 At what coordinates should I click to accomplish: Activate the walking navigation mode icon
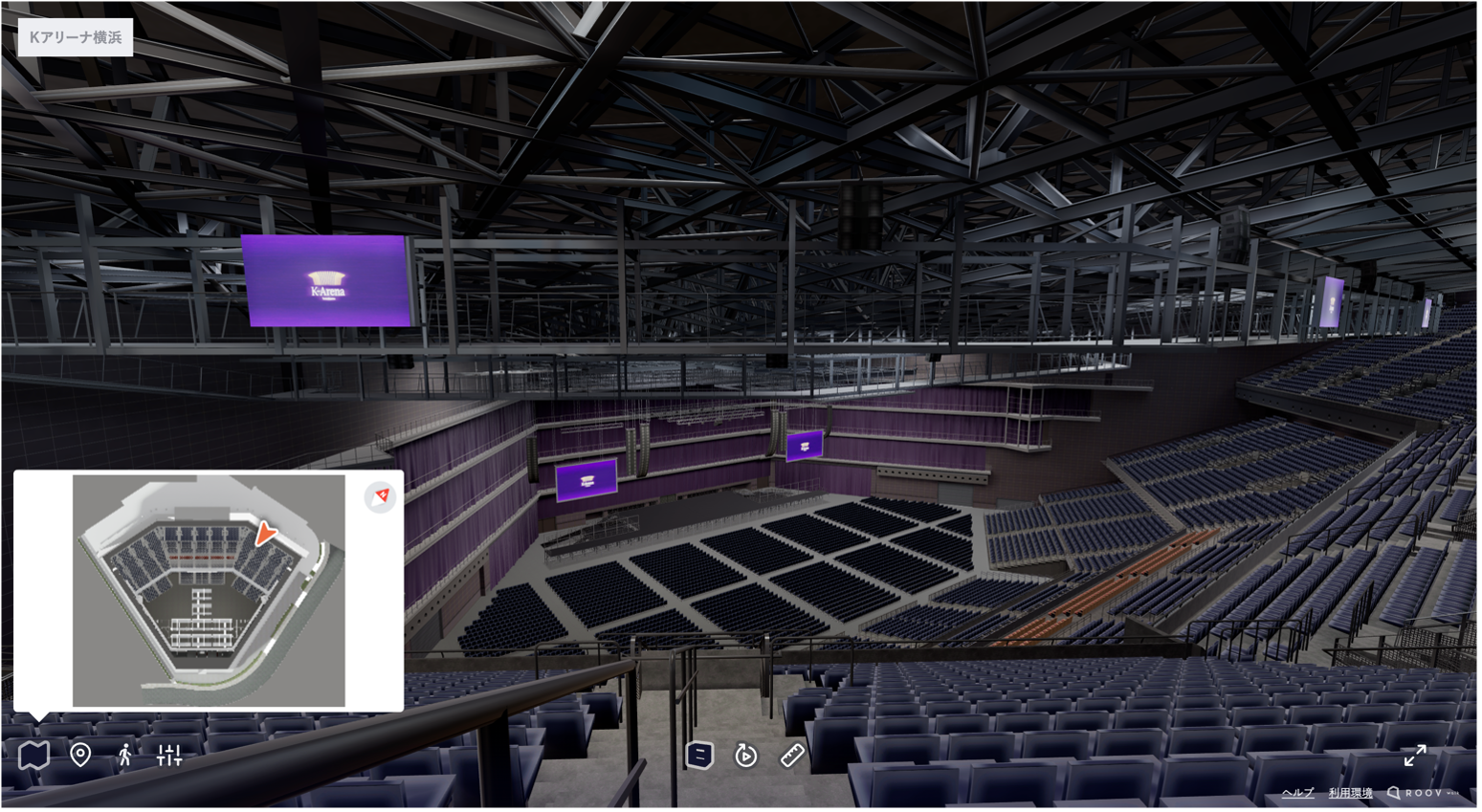(125, 755)
